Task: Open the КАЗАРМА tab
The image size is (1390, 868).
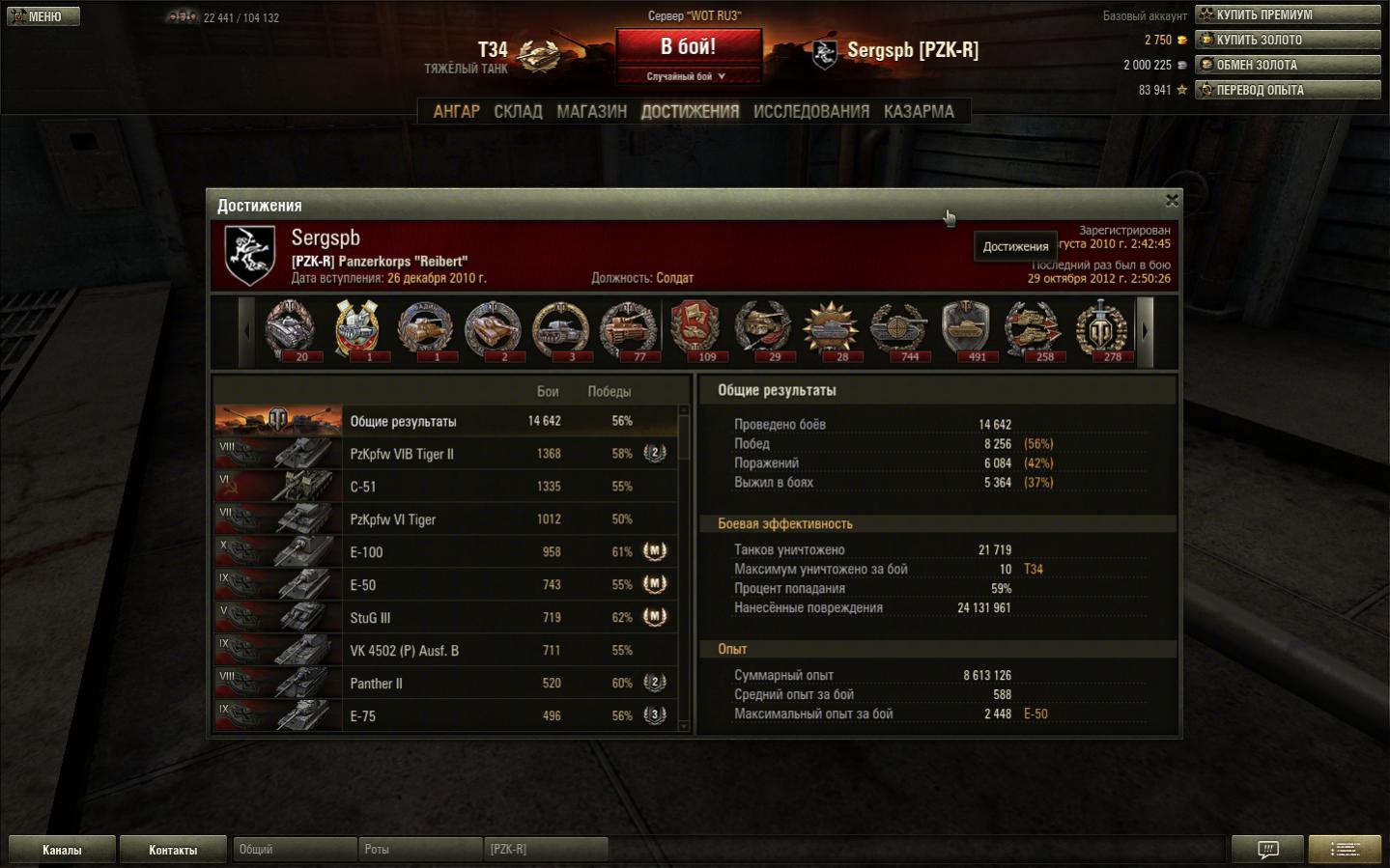Action: pos(918,112)
